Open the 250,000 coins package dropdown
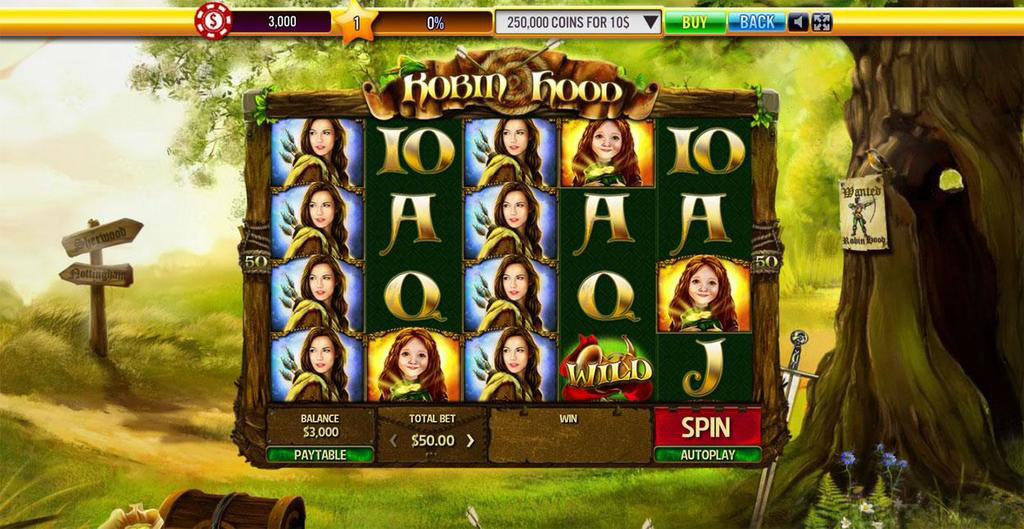 [x=651, y=22]
